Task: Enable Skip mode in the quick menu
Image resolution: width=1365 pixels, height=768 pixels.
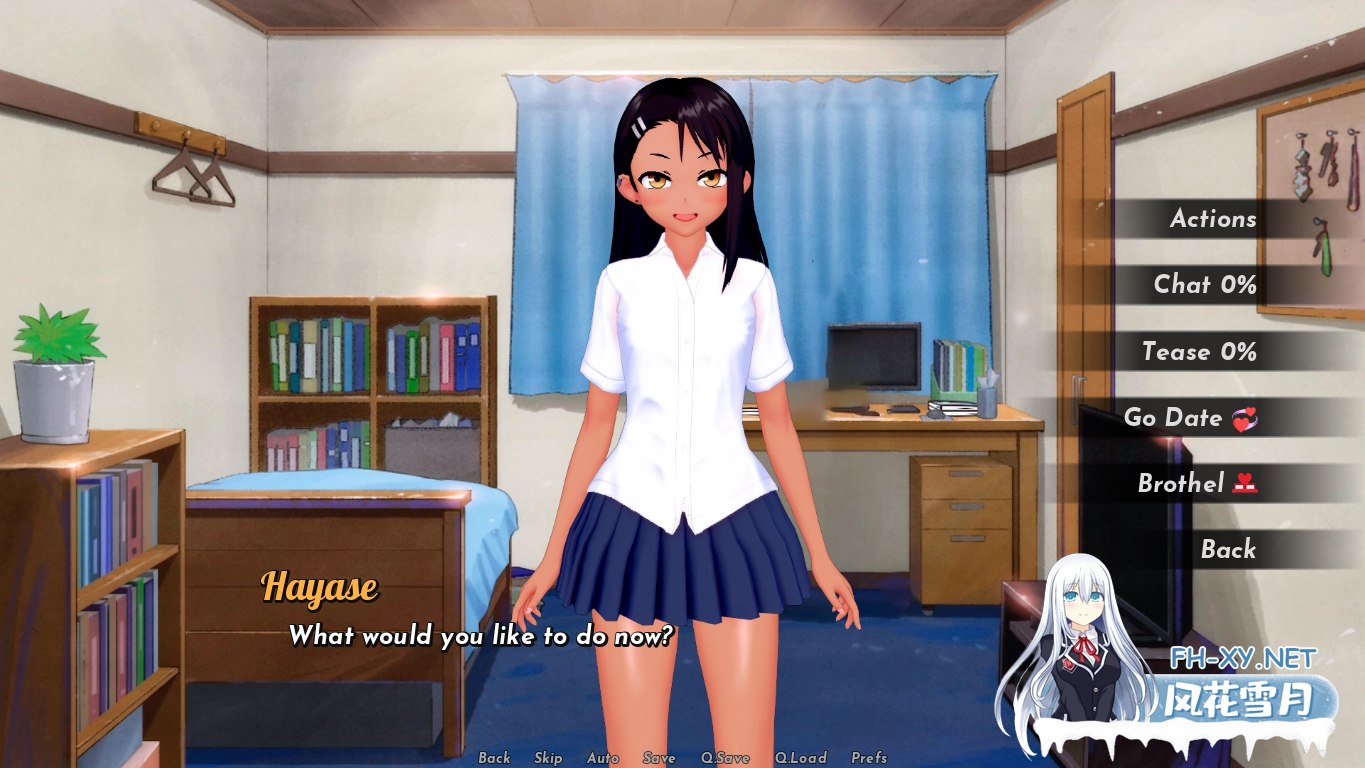Action: coord(548,758)
